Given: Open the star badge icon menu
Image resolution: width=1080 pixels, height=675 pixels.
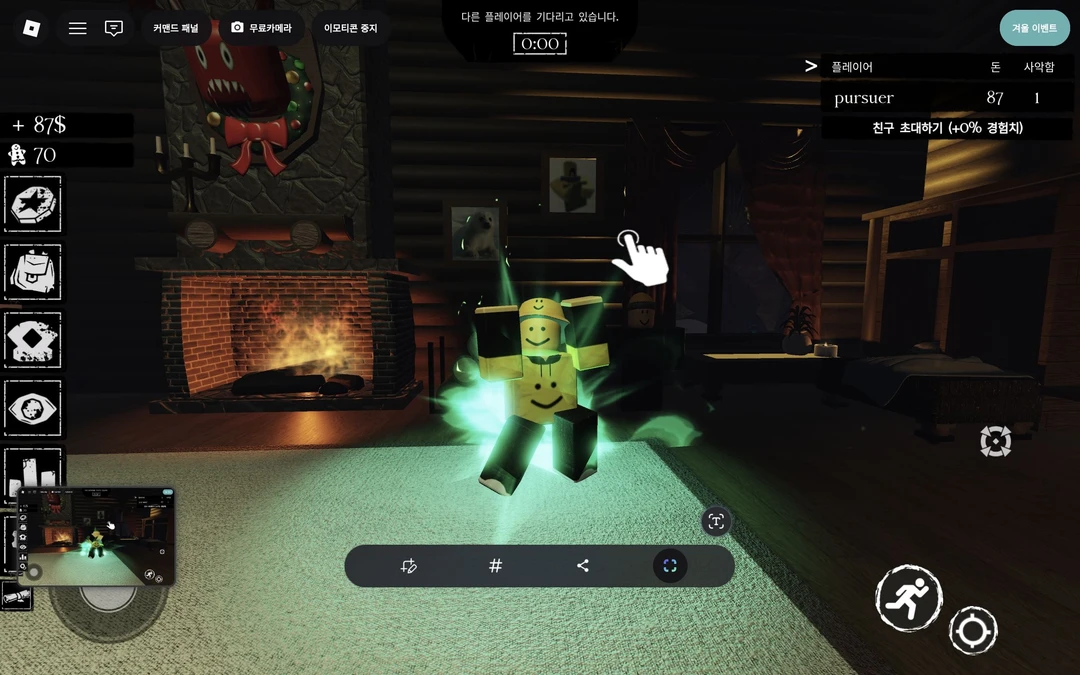Looking at the screenshot, I should [33, 205].
